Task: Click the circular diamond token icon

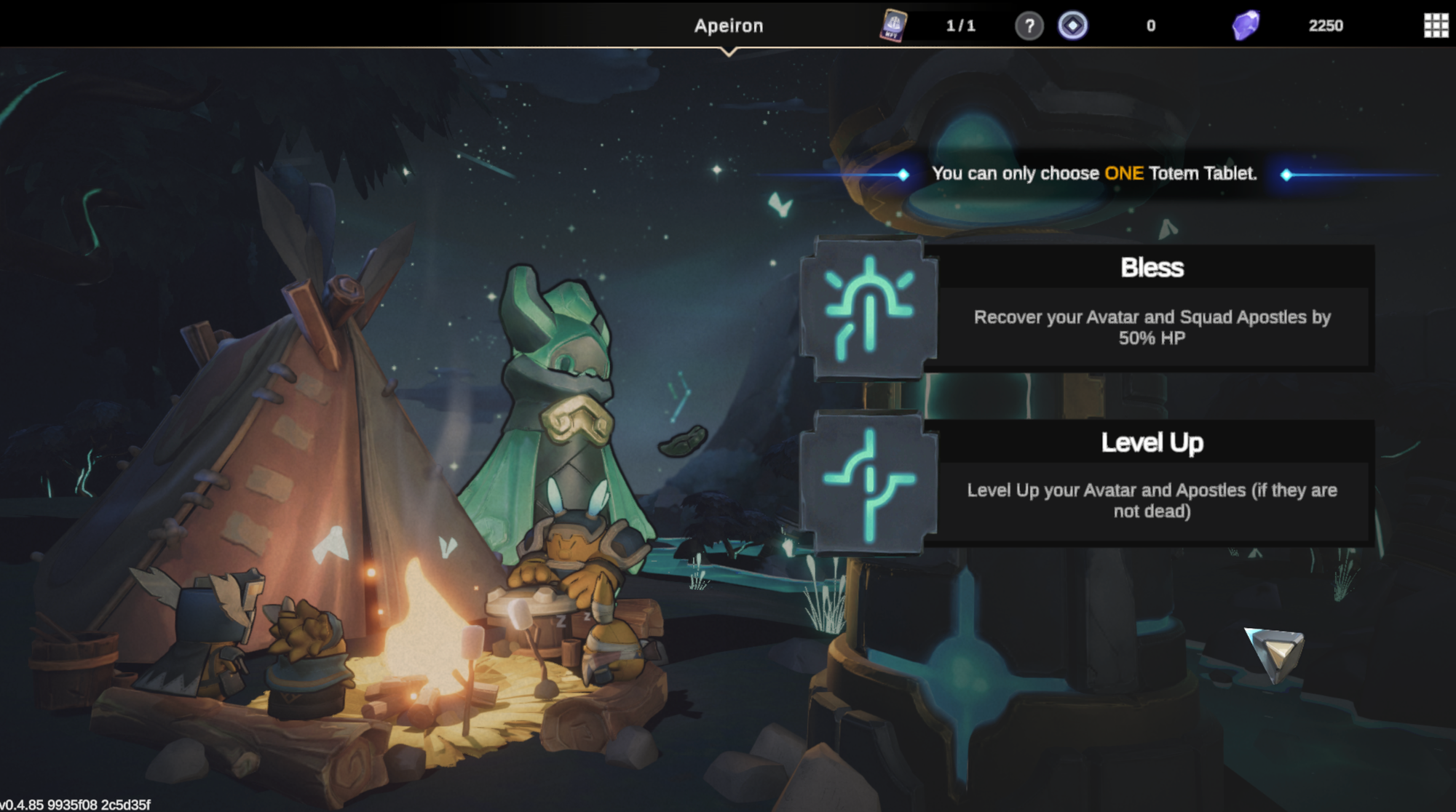Action: tap(1072, 26)
